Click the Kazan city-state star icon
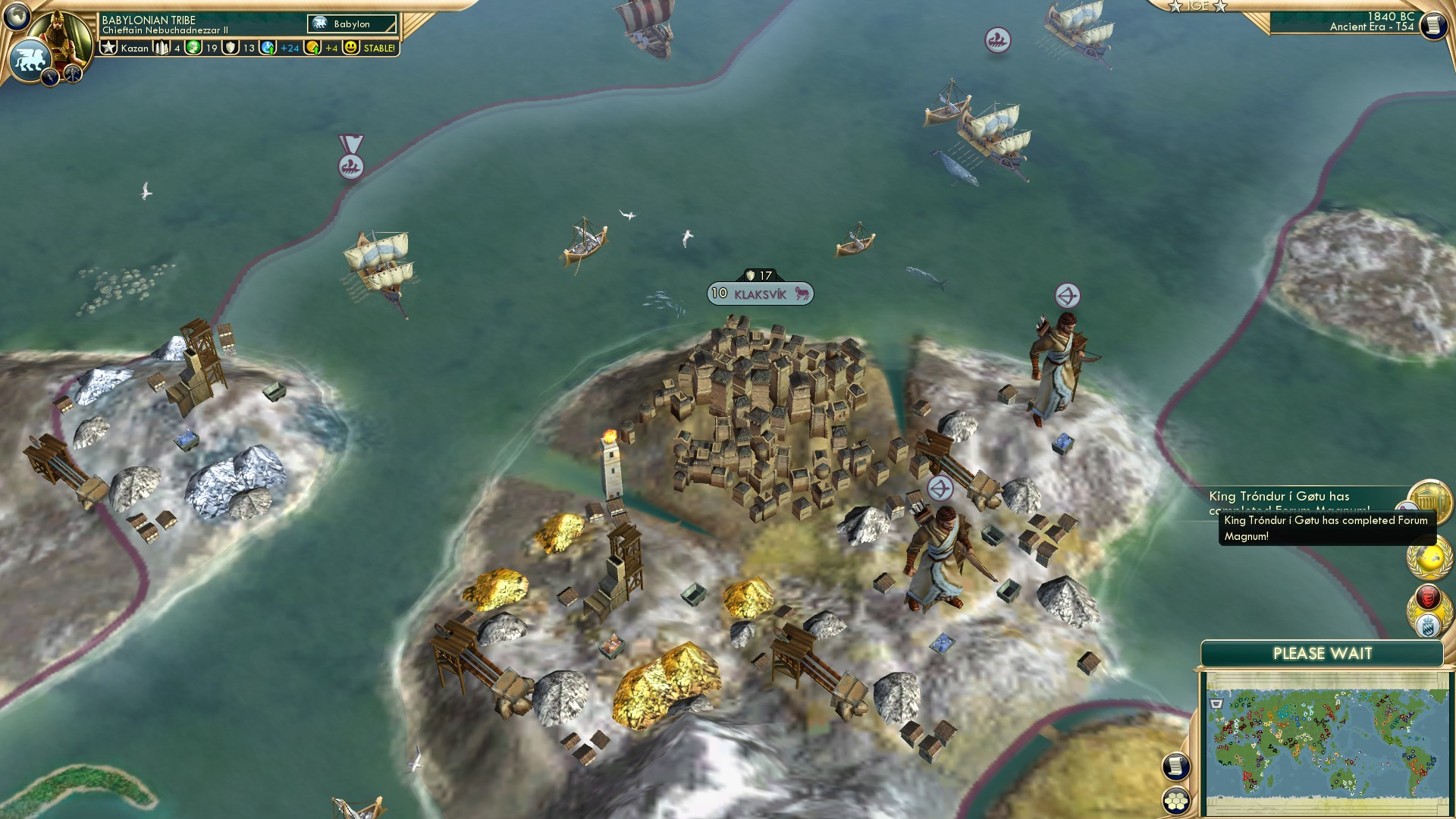Viewport: 1456px width, 819px height. (109, 48)
